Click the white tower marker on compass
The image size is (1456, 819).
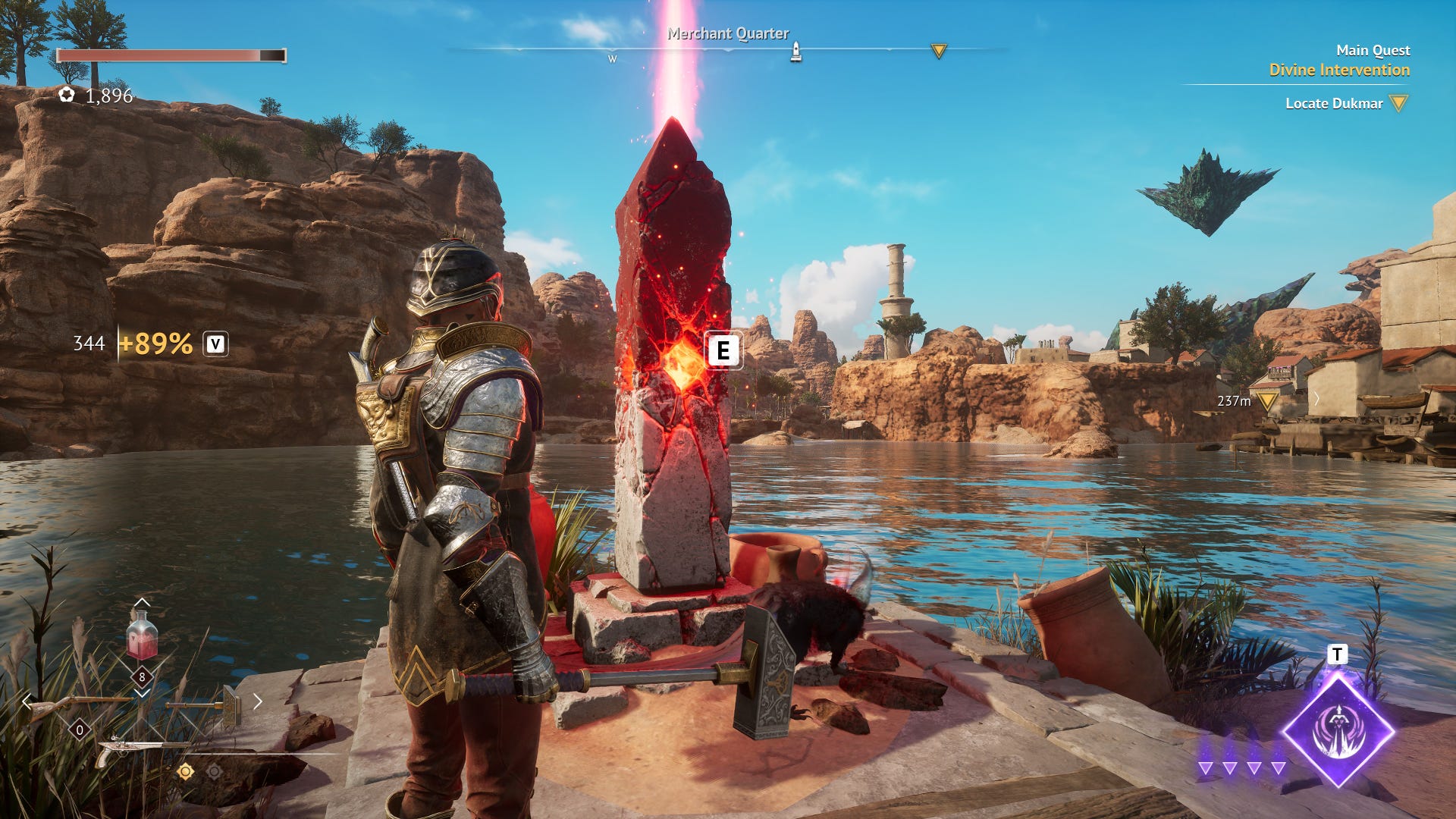click(795, 52)
